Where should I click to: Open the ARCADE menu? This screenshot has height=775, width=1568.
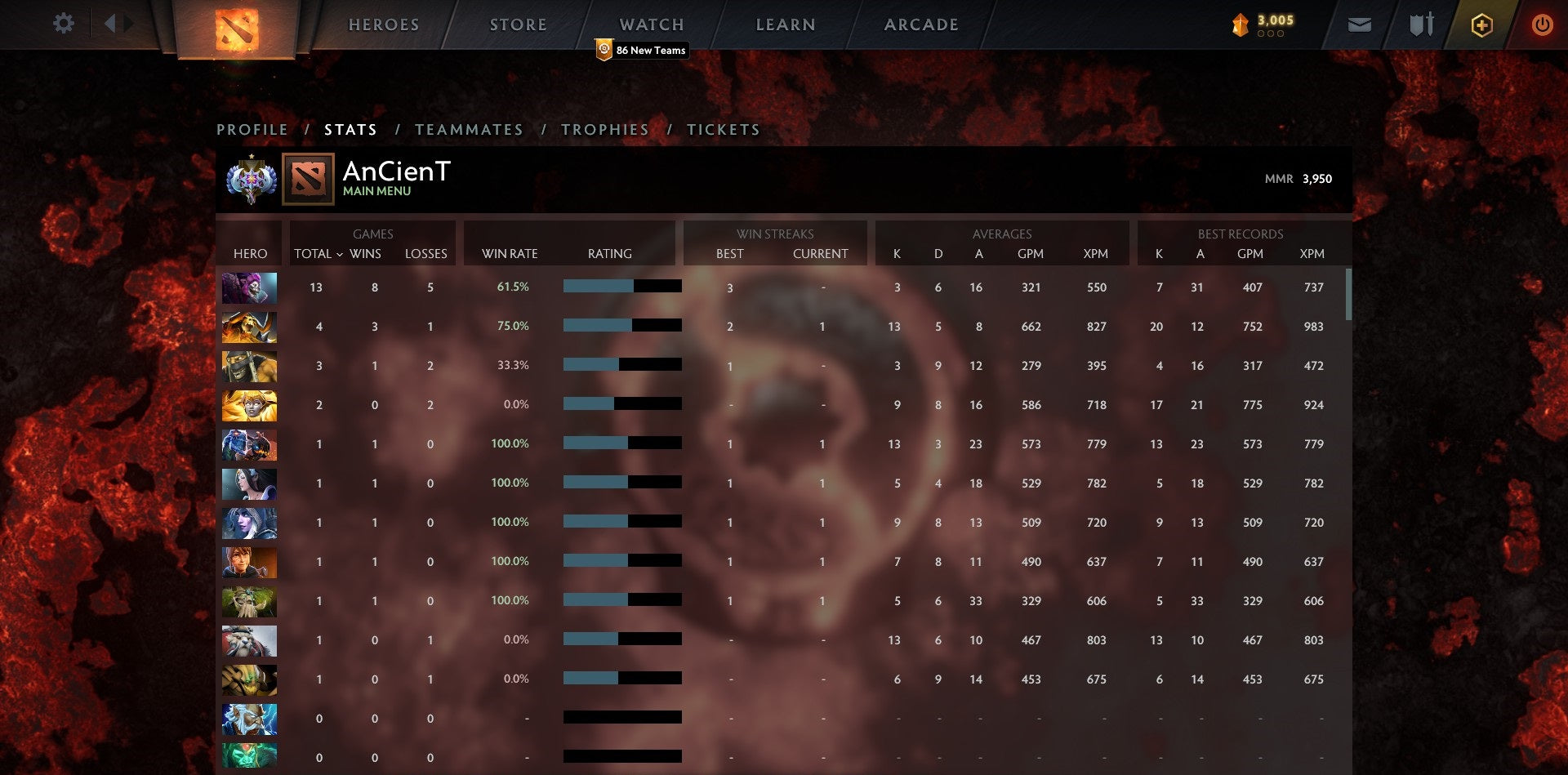(920, 24)
